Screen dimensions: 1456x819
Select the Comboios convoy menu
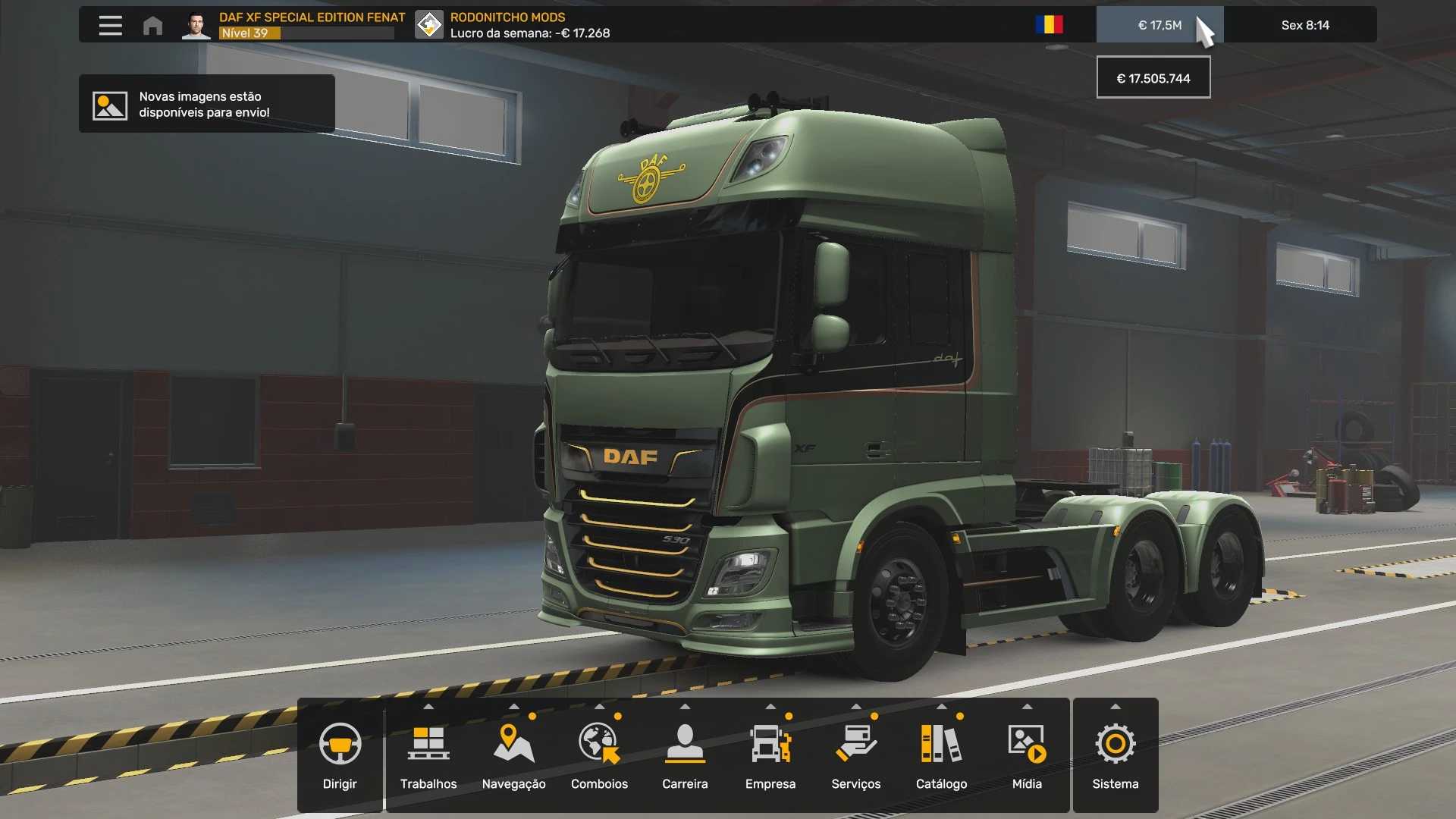[599, 755]
